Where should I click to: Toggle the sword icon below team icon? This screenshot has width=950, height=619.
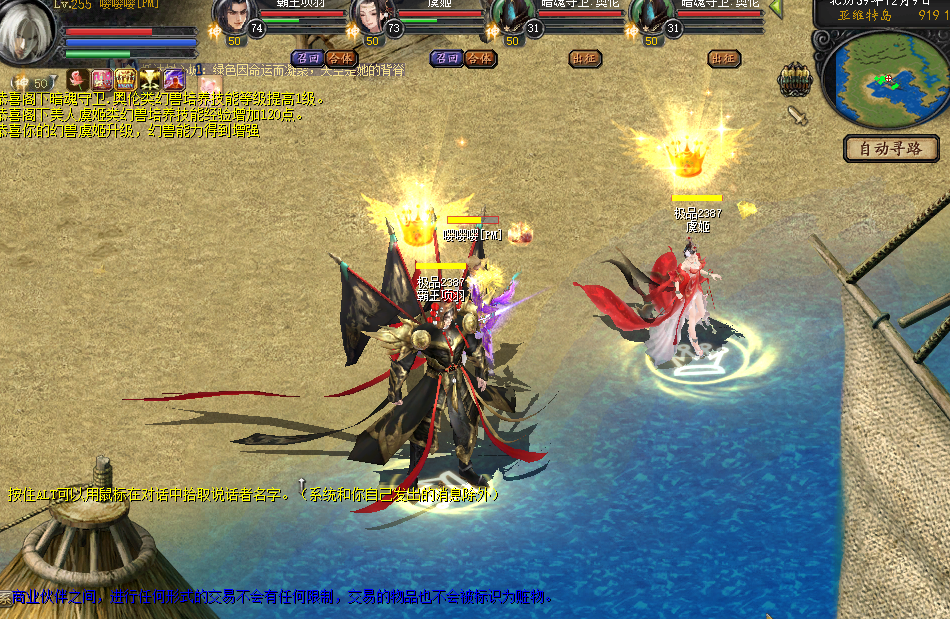coord(797,115)
